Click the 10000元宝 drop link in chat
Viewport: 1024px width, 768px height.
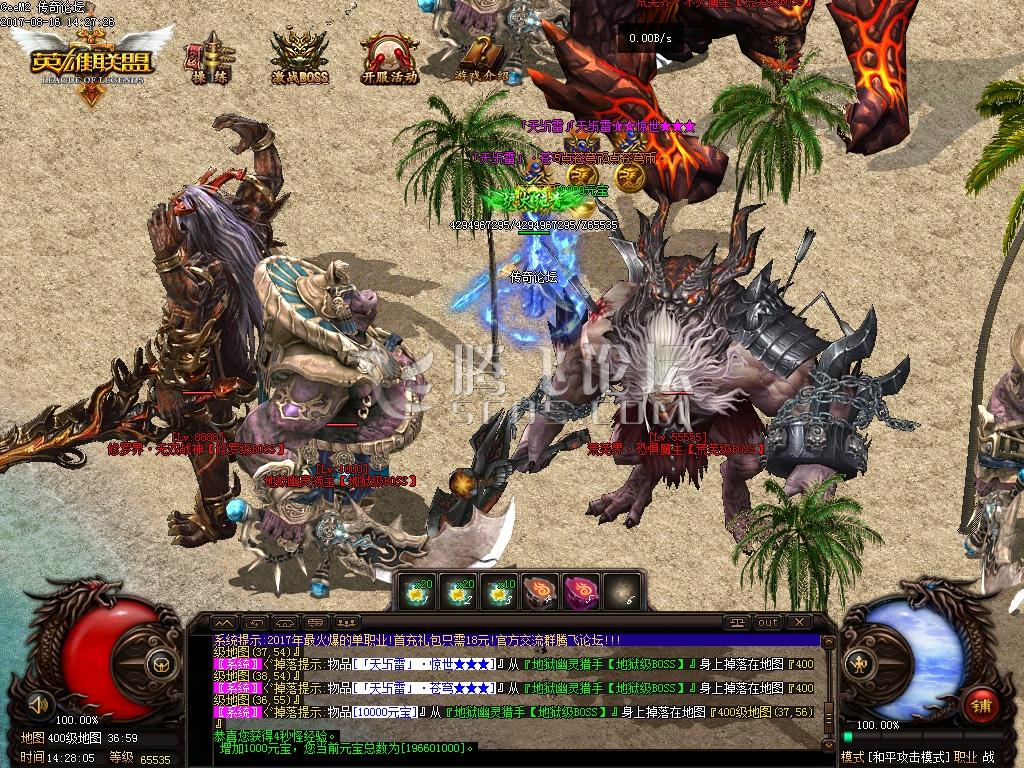click(x=385, y=712)
